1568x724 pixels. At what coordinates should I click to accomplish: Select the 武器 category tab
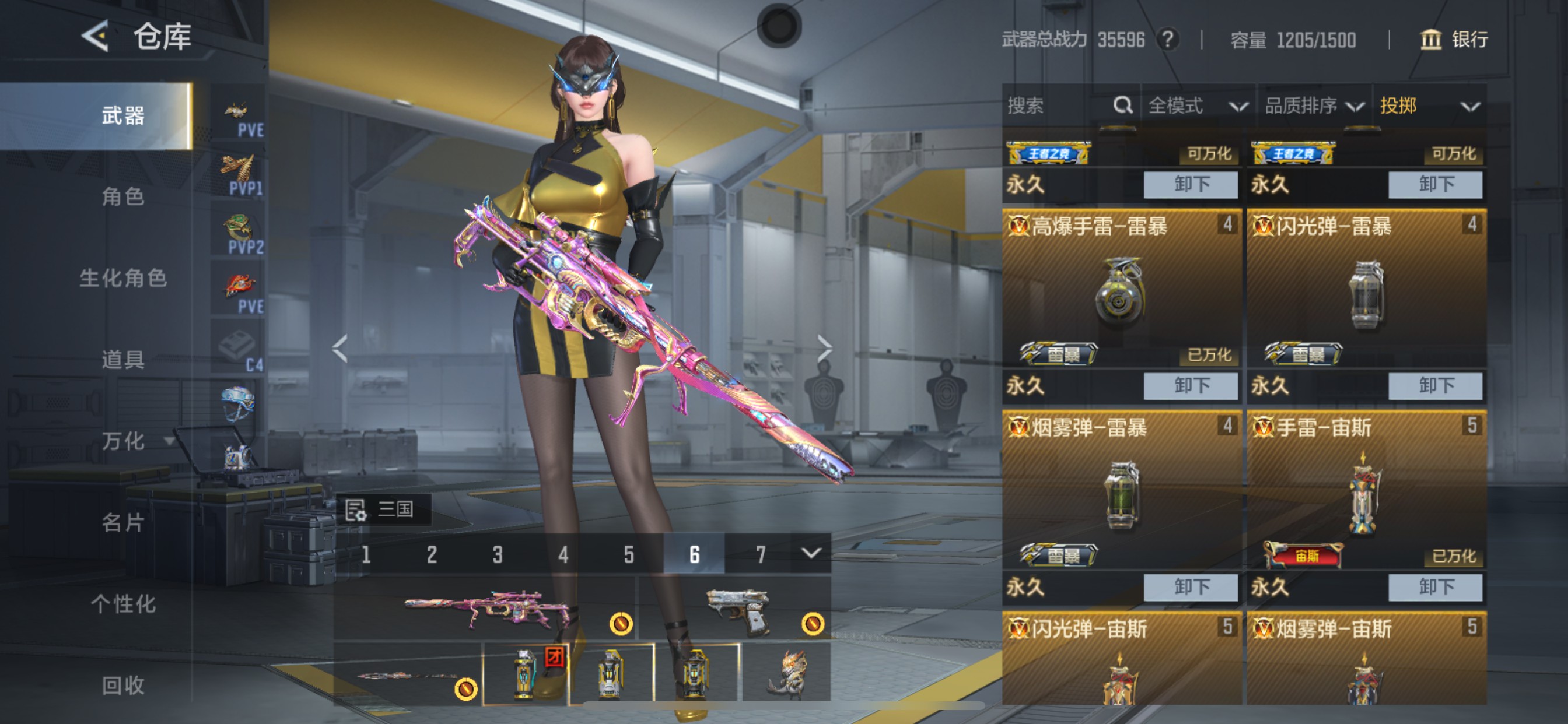(123, 115)
